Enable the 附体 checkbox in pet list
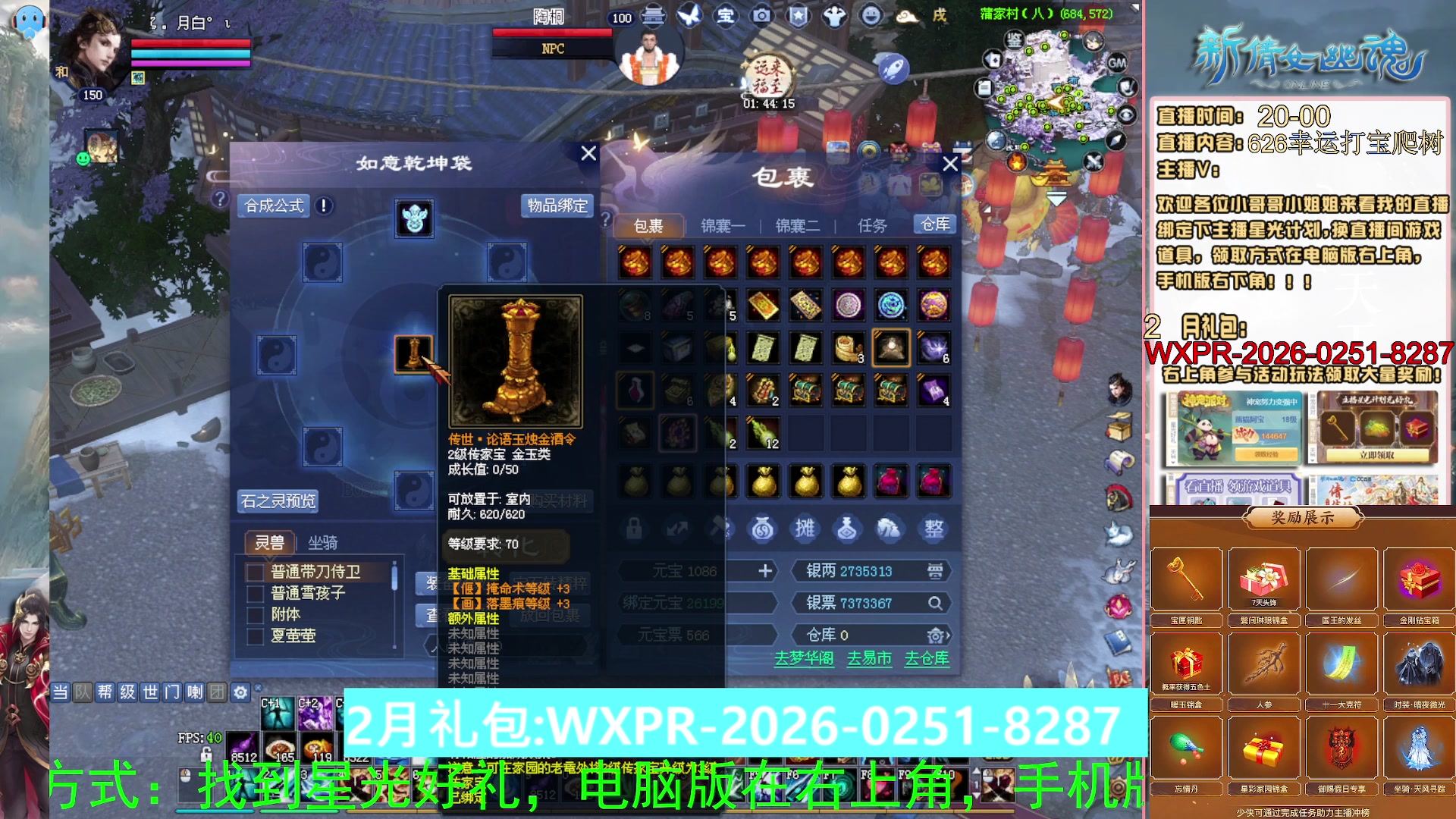The width and height of the screenshot is (1456, 819). 256,616
